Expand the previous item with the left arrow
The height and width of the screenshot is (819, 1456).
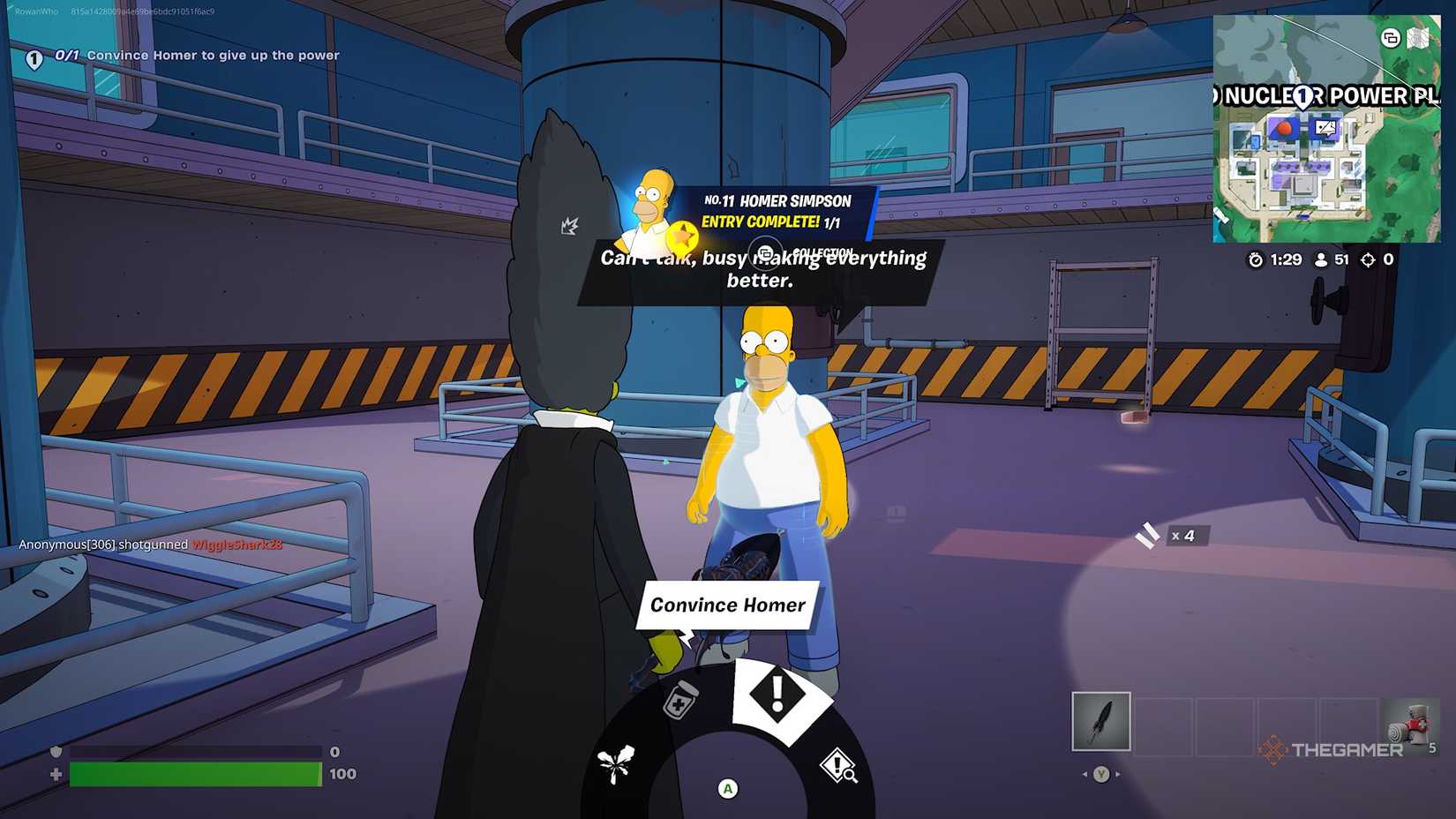point(1084,772)
